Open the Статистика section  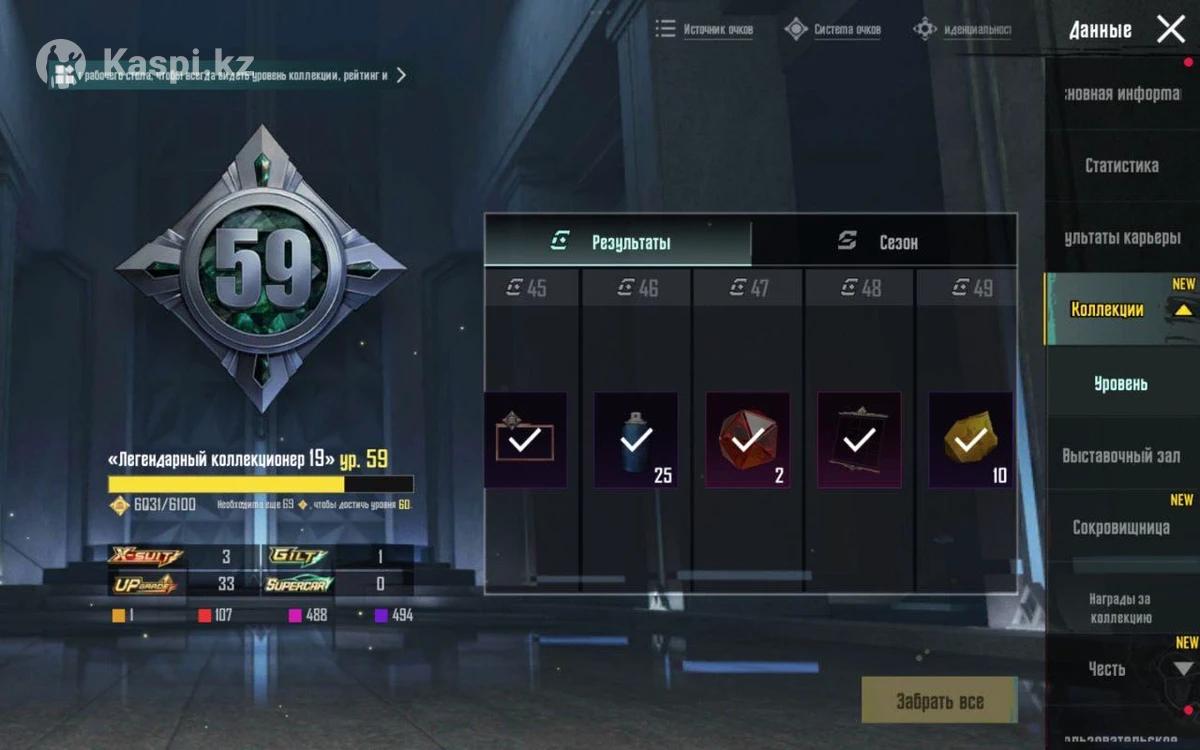pos(1121,165)
